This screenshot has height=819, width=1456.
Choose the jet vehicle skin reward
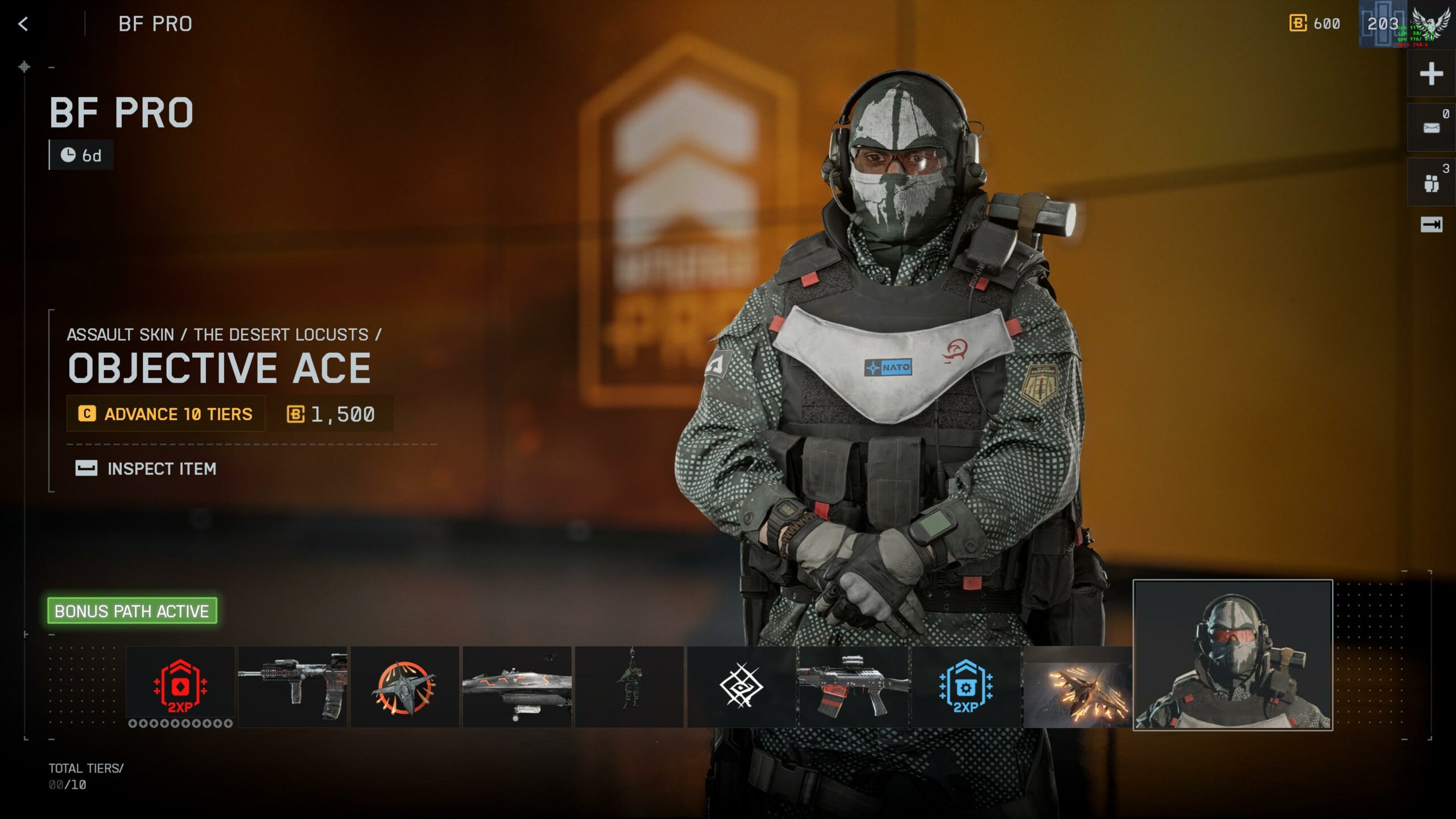click(516, 686)
